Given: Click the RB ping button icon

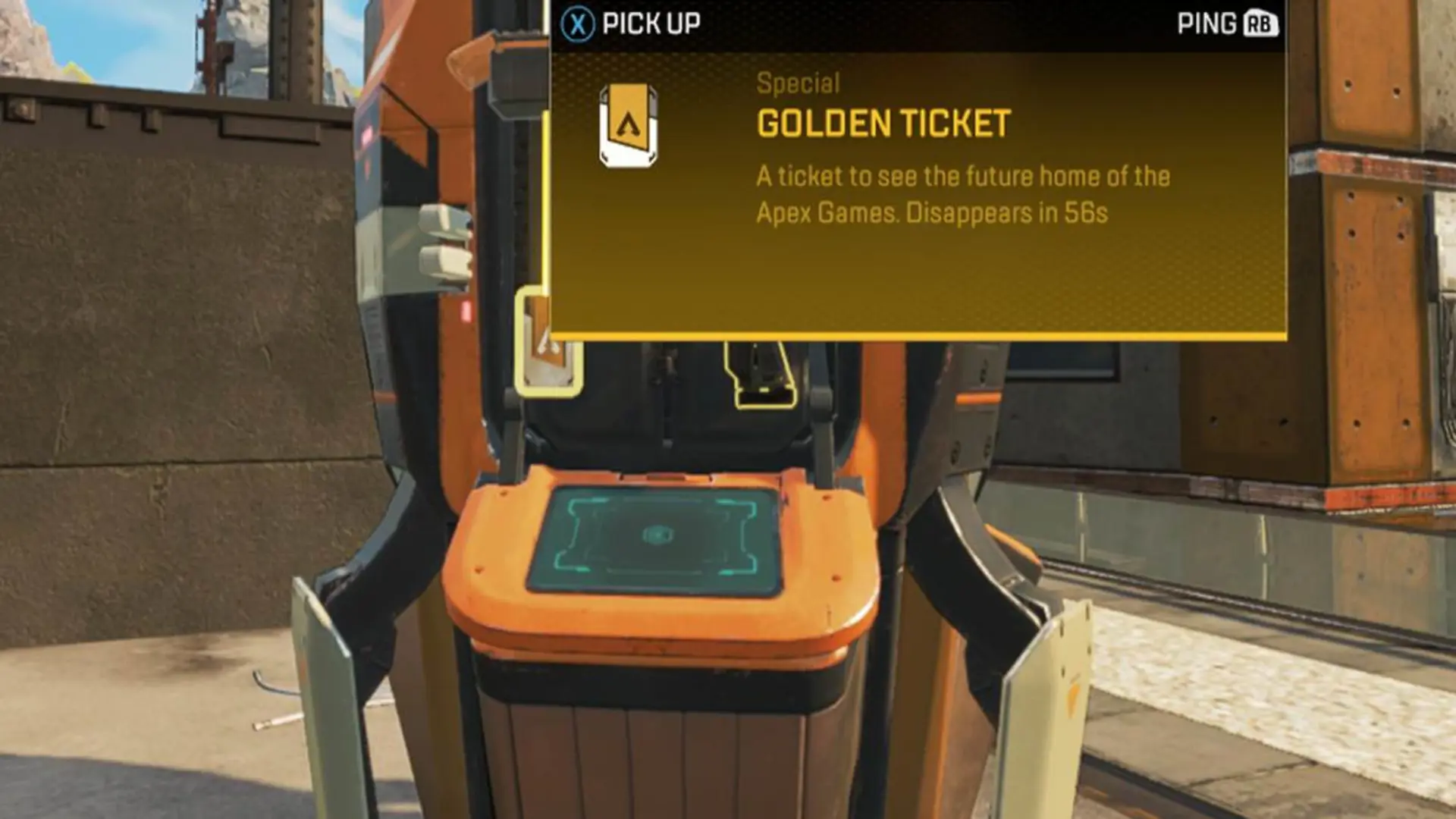Looking at the screenshot, I should [x=1262, y=24].
